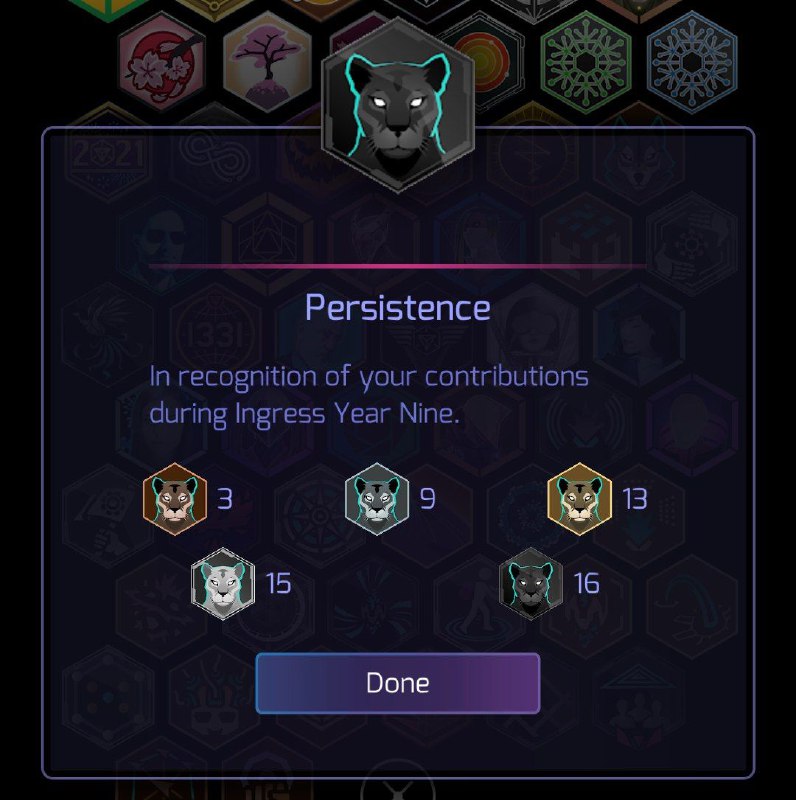This screenshot has height=800, width=796.
Task: Select the silver panther tier medal
Action: point(377,498)
